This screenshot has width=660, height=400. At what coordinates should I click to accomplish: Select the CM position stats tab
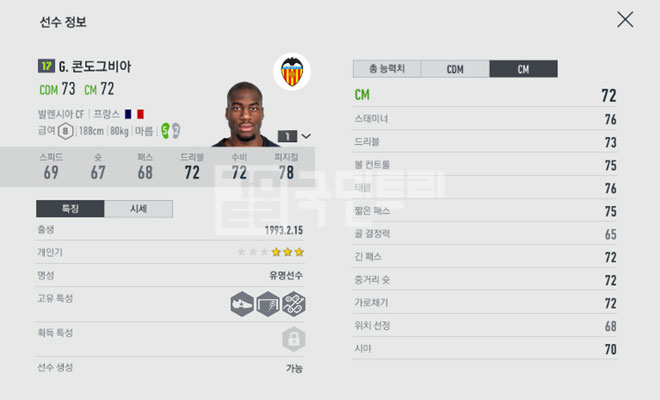click(x=523, y=69)
